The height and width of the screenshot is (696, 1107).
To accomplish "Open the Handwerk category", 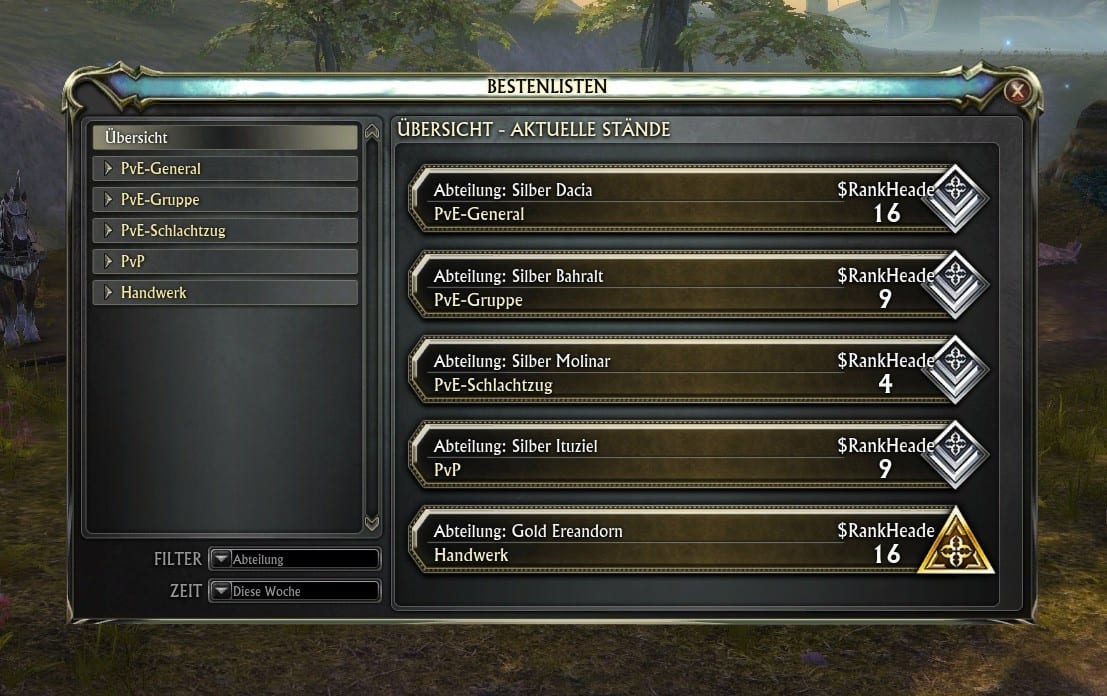I will [x=224, y=293].
